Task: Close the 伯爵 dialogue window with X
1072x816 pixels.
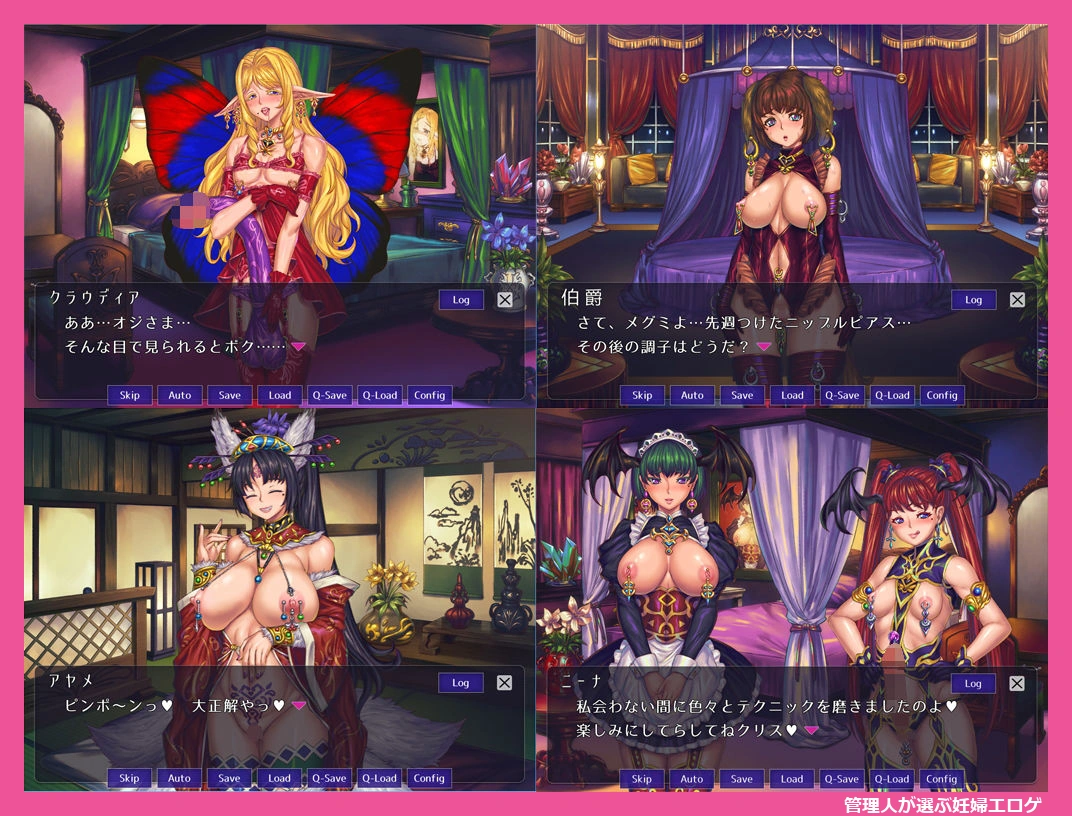Action: coord(1017,299)
